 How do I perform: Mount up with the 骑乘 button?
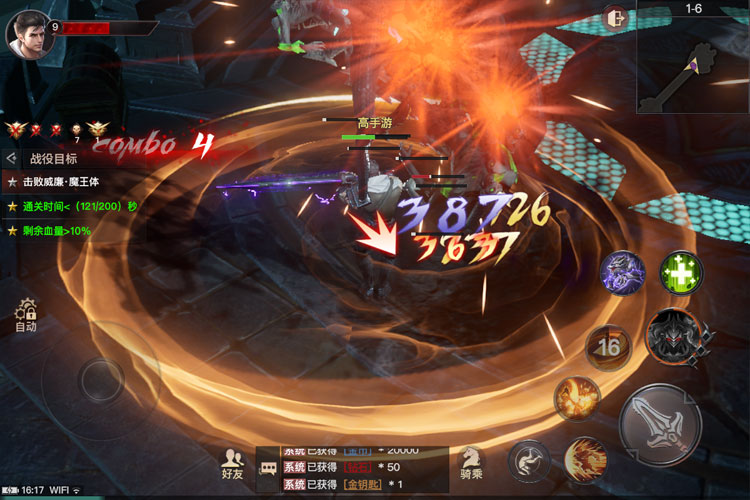click(x=472, y=464)
